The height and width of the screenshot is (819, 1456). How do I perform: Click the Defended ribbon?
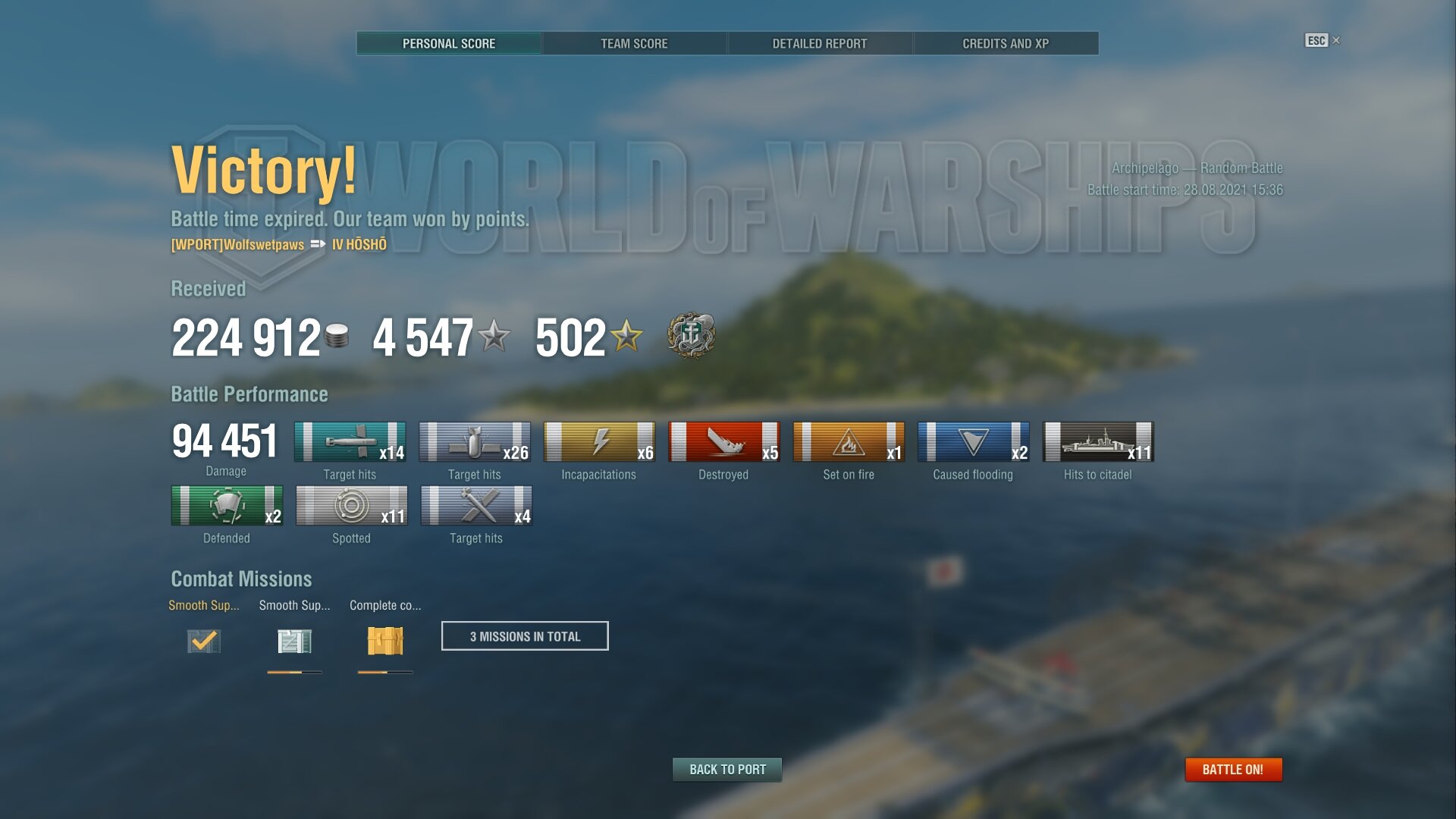(227, 506)
